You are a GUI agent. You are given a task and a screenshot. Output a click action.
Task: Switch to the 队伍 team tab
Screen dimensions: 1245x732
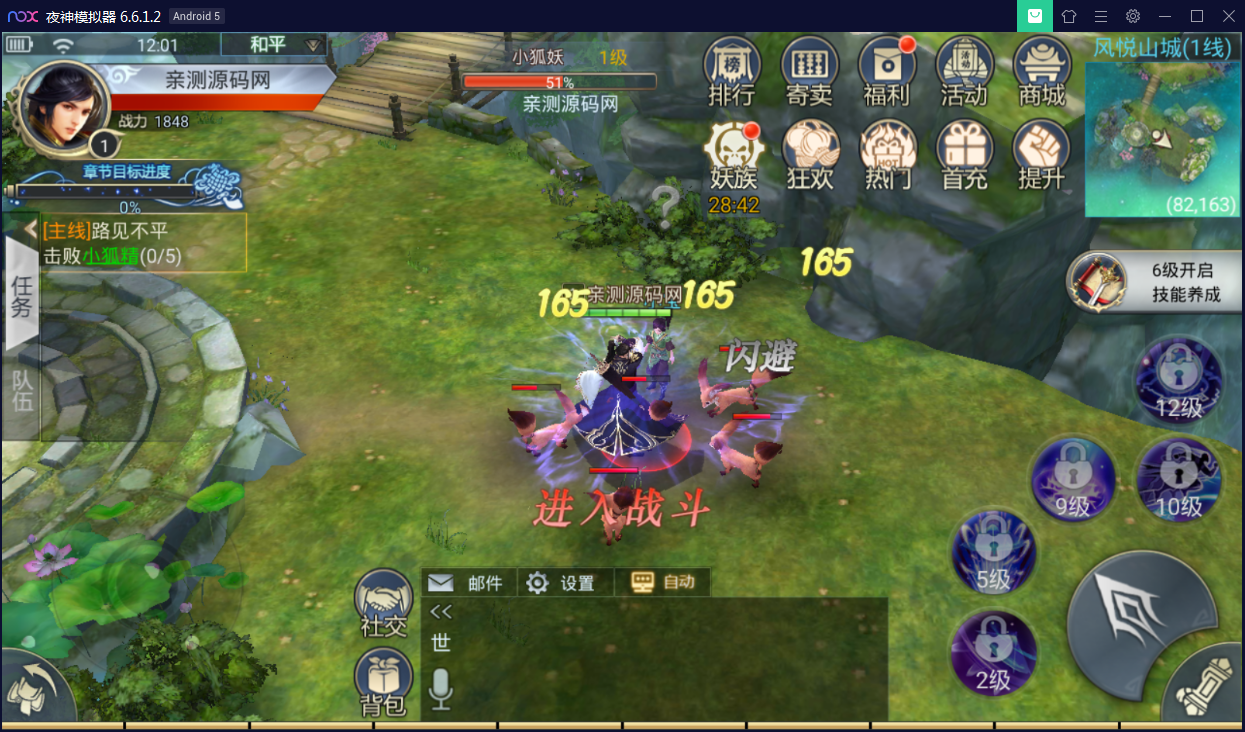[21, 390]
